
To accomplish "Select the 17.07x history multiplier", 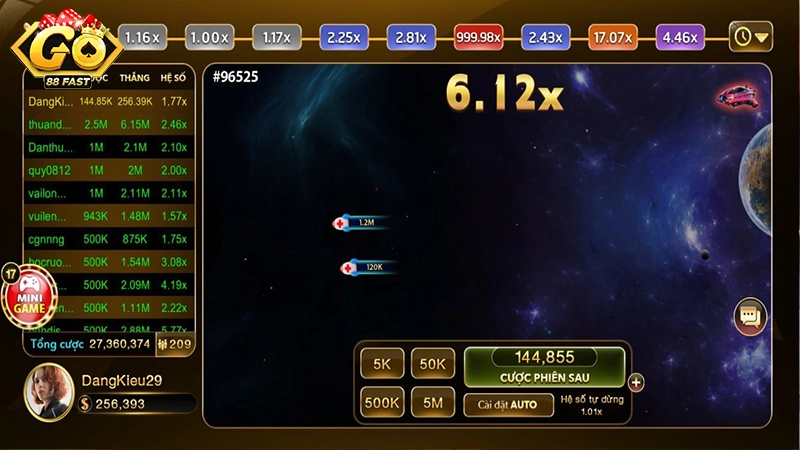I will coord(612,38).
